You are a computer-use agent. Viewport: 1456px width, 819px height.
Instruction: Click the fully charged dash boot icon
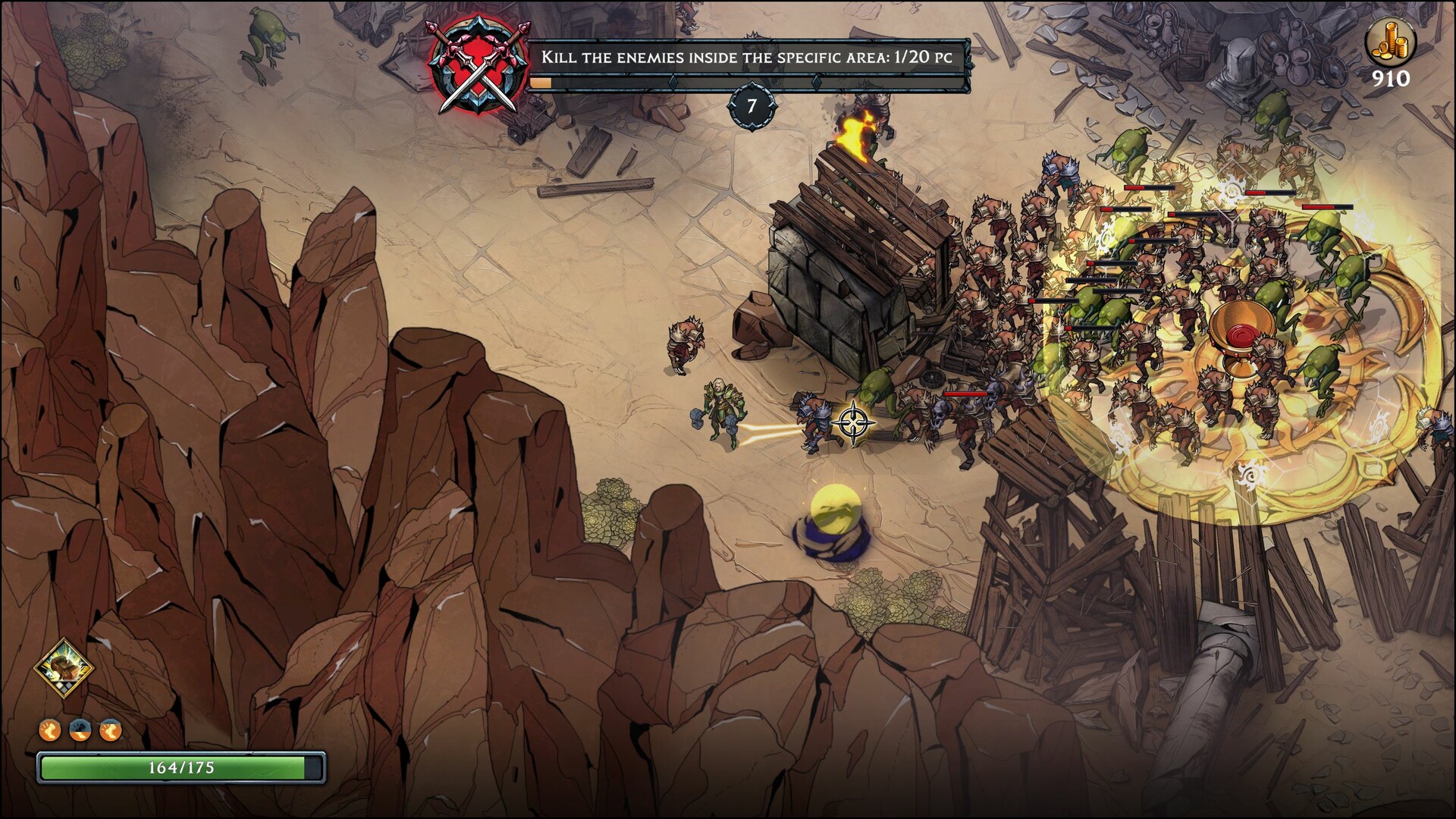point(50,730)
